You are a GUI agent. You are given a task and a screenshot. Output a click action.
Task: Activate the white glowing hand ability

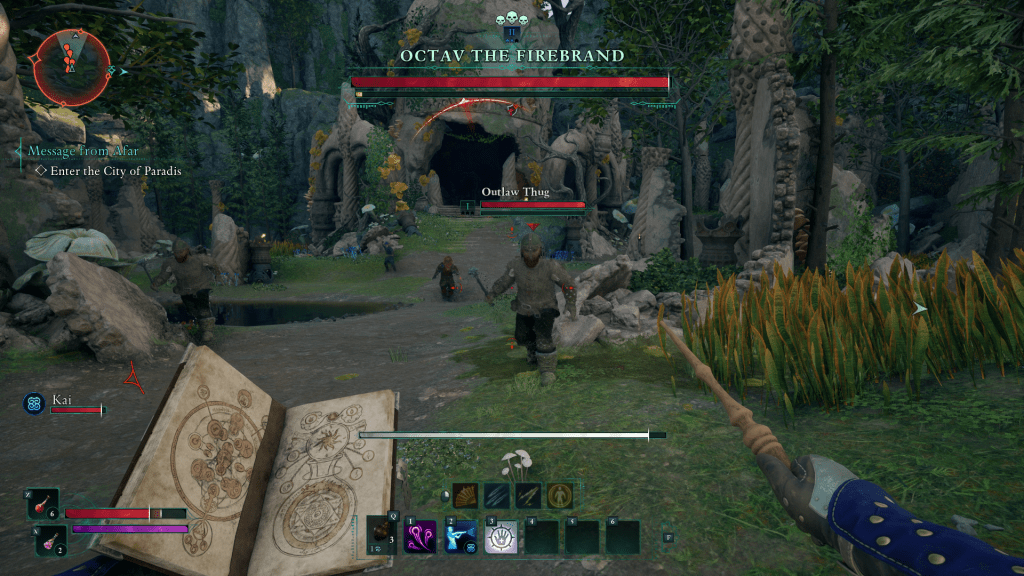tap(501, 537)
